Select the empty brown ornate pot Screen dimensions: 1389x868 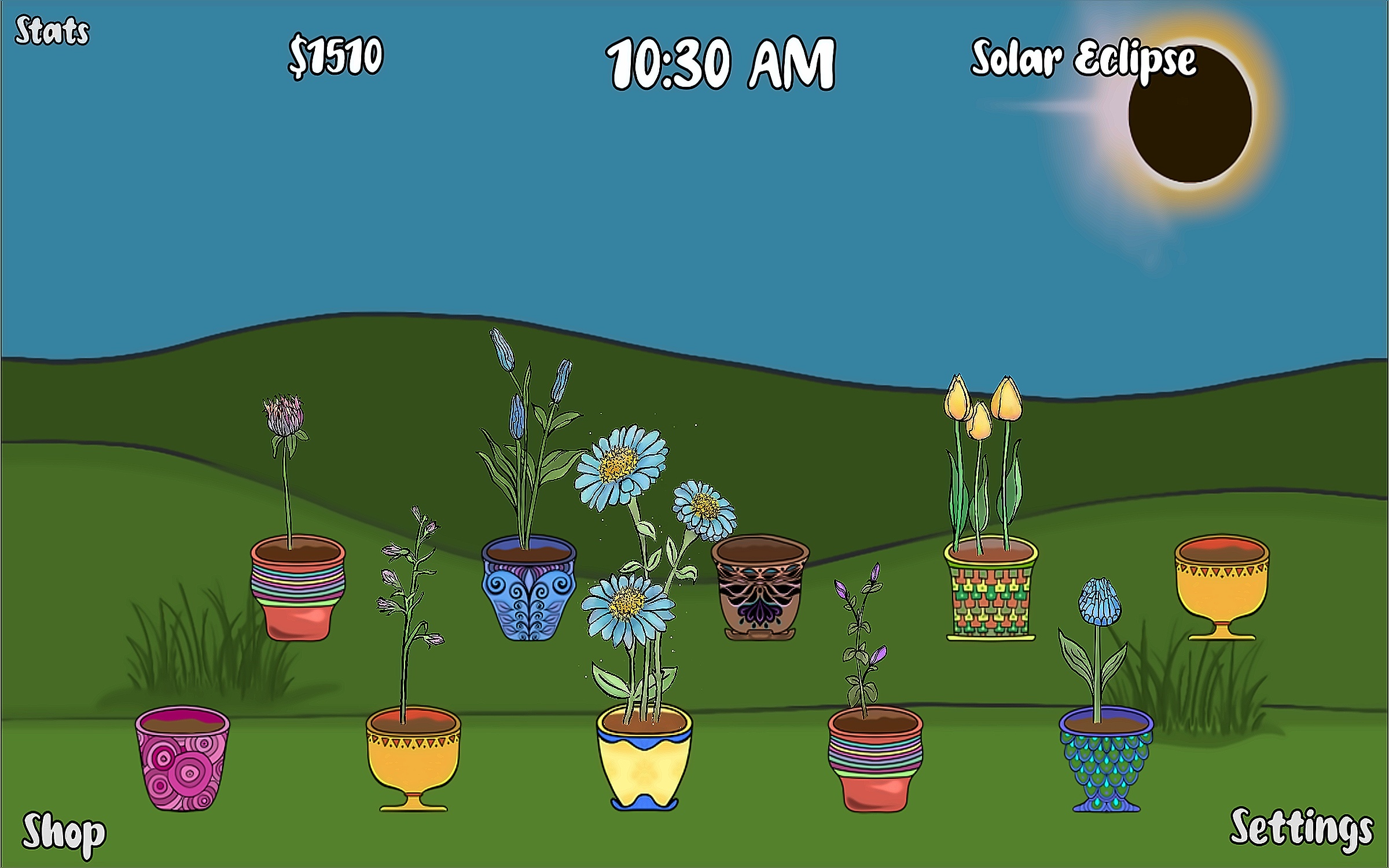pyautogui.click(x=760, y=587)
